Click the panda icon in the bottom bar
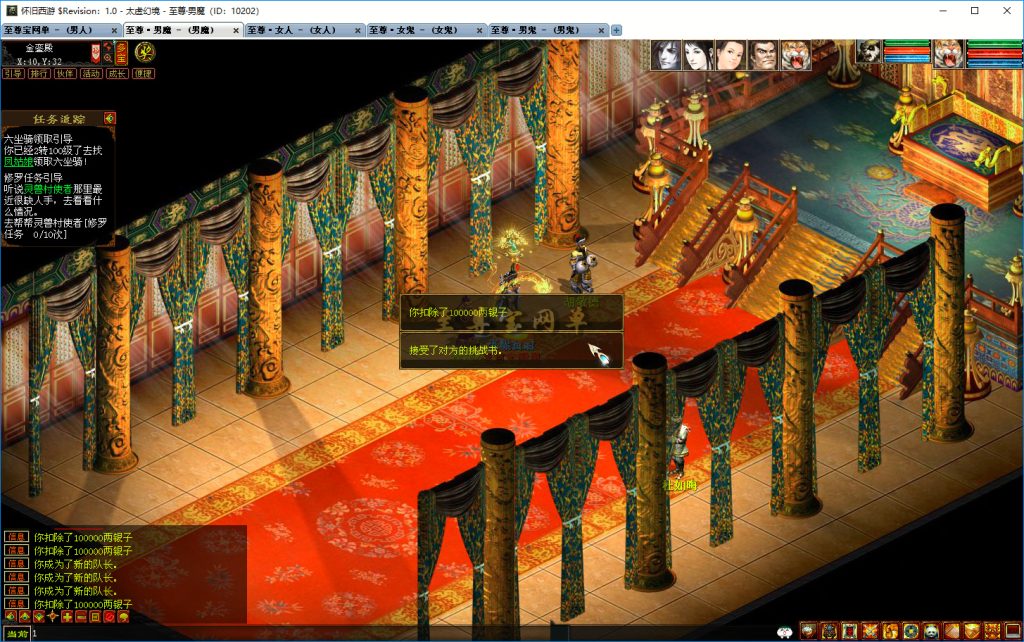This screenshot has width=1024, height=642. coord(930,631)
